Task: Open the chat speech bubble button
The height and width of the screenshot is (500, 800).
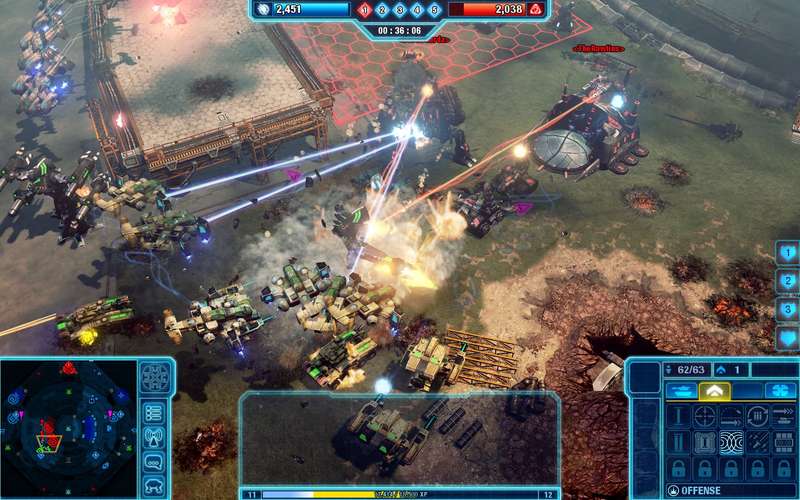Action: tap(154, 462)
